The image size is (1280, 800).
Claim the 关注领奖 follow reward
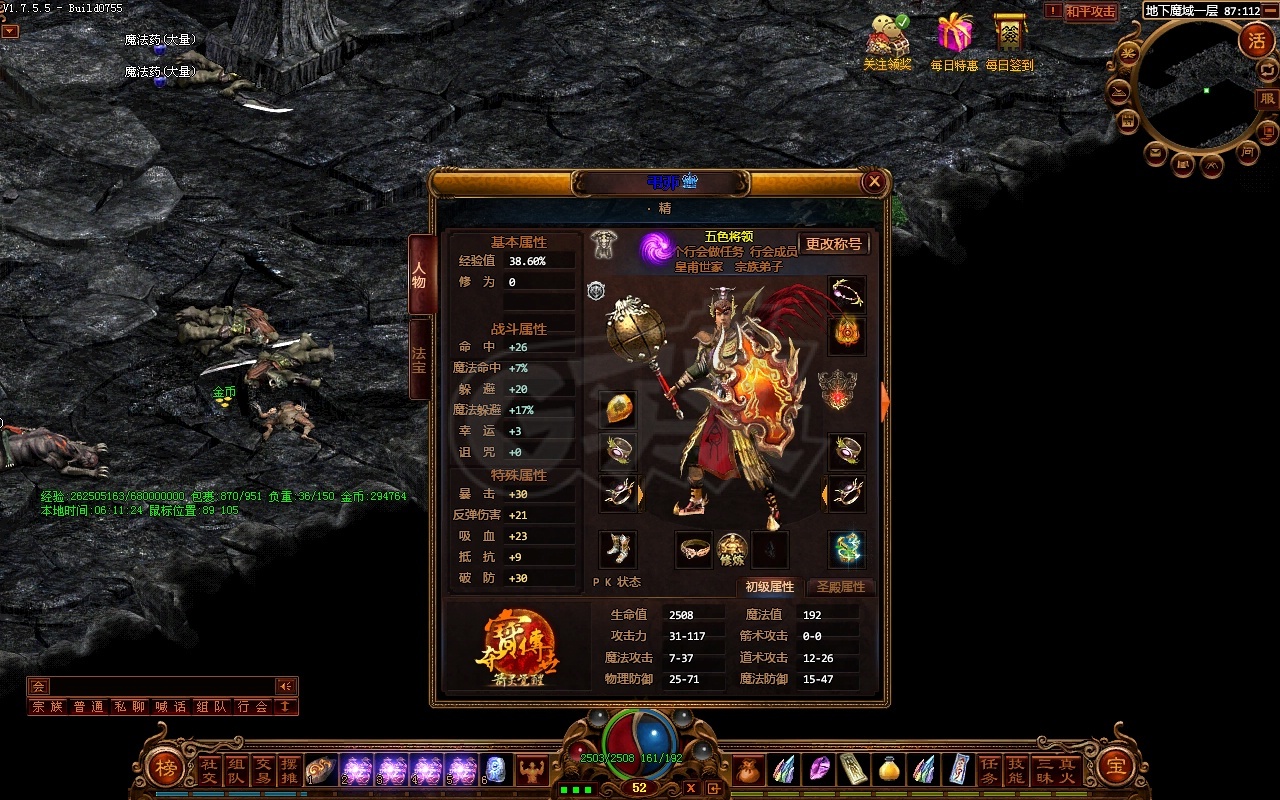coord(887,40)
